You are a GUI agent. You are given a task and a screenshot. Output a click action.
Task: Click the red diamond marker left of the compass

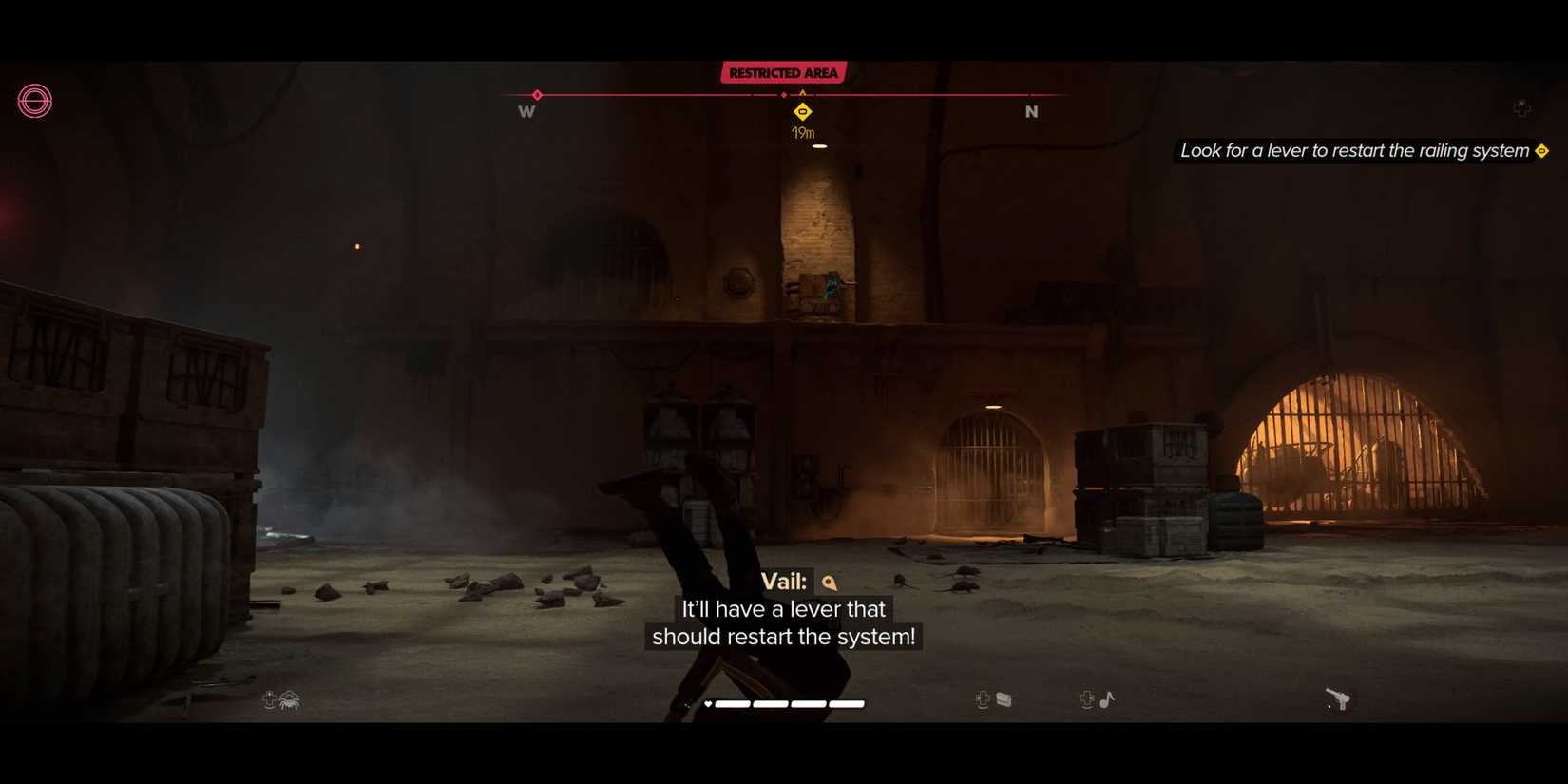tap(538, 95)
